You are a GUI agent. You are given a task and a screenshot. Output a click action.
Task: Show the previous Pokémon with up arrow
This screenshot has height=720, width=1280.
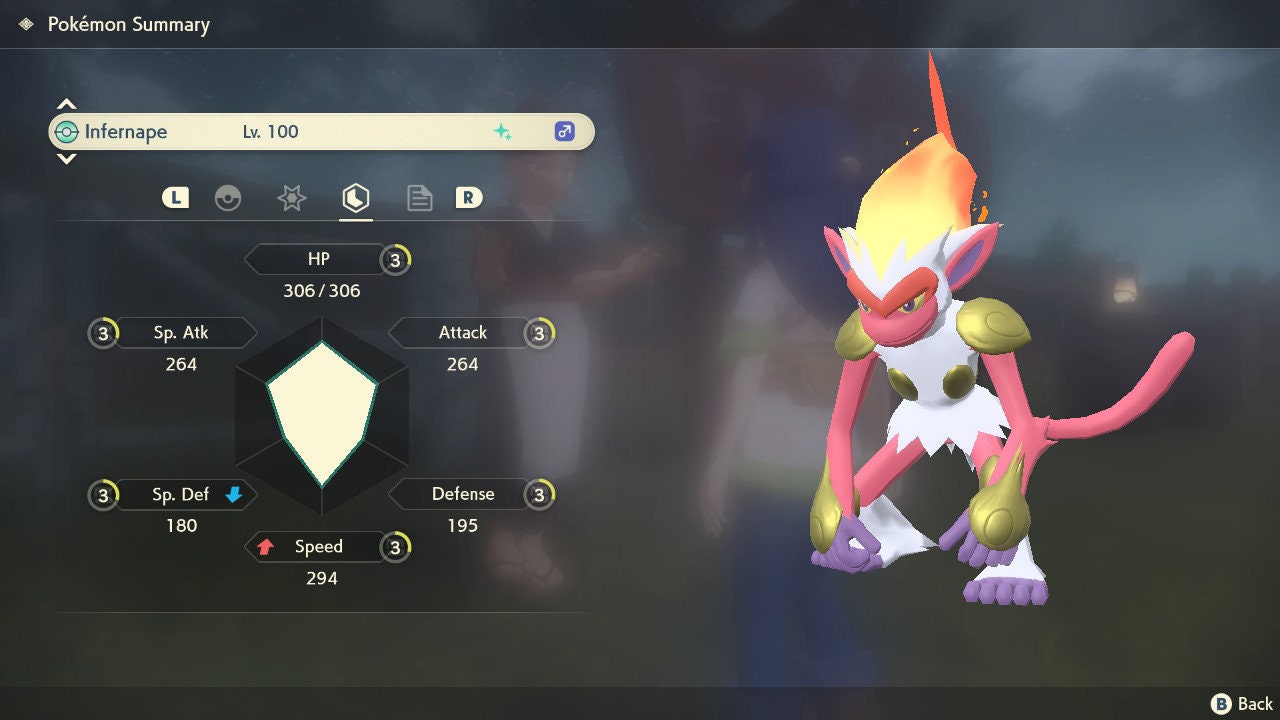click(x=66, y=104)
